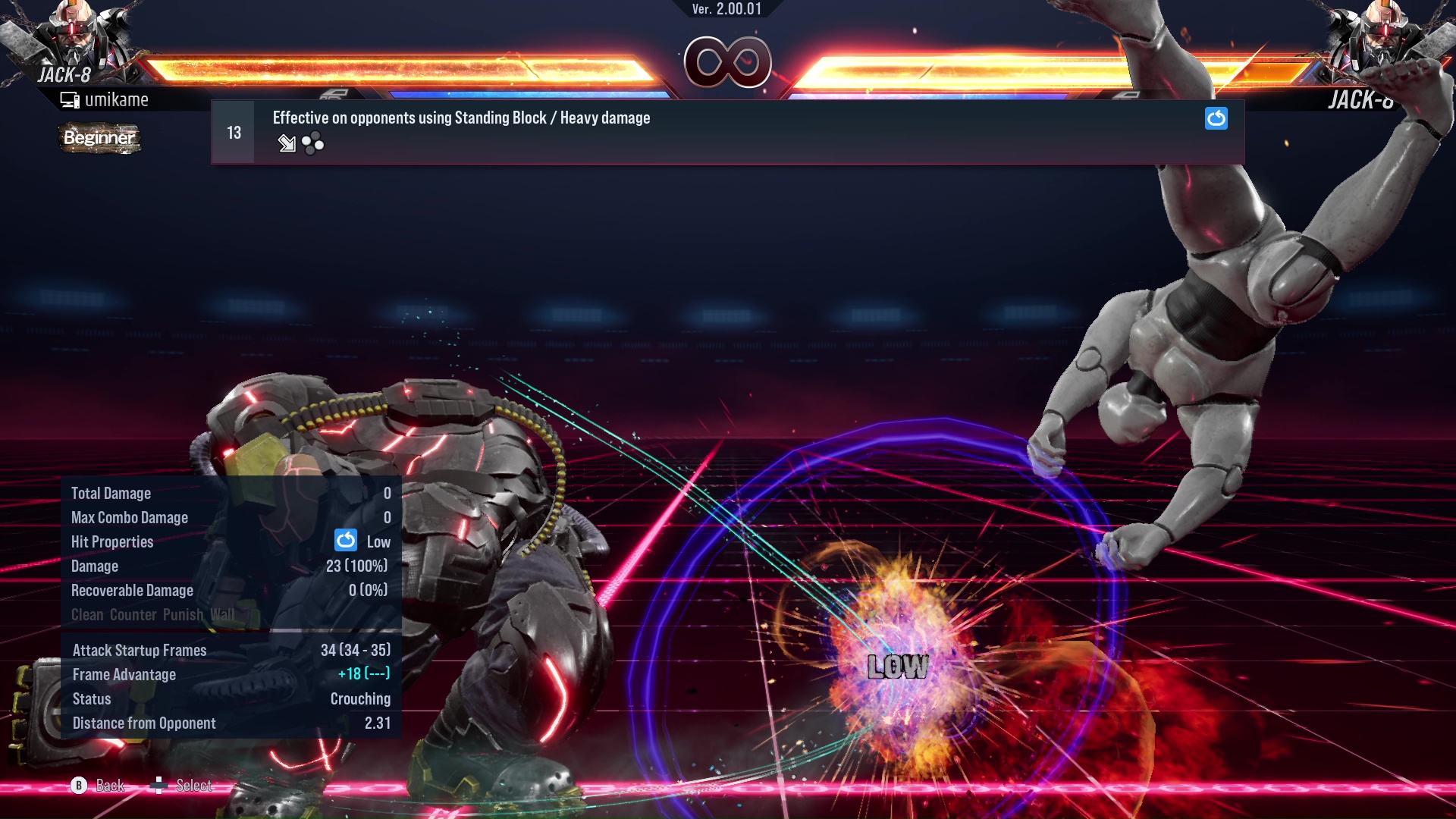Select the two-punch button combination icon
Image resolution: width=1456 pixels, height=819 pixels.
(312, 143)
